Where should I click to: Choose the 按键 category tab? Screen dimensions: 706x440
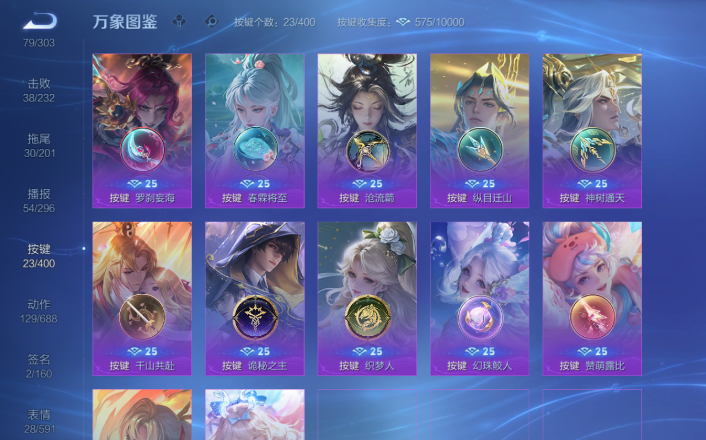click(x=40, y=255)
